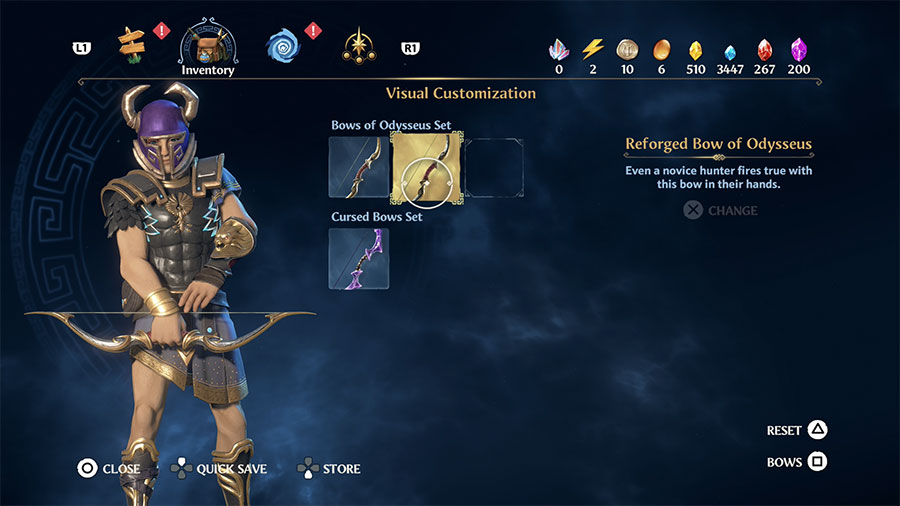
Task: Switch to the Inventory tab
Action: pyautogui.click(x=208, y=45)
